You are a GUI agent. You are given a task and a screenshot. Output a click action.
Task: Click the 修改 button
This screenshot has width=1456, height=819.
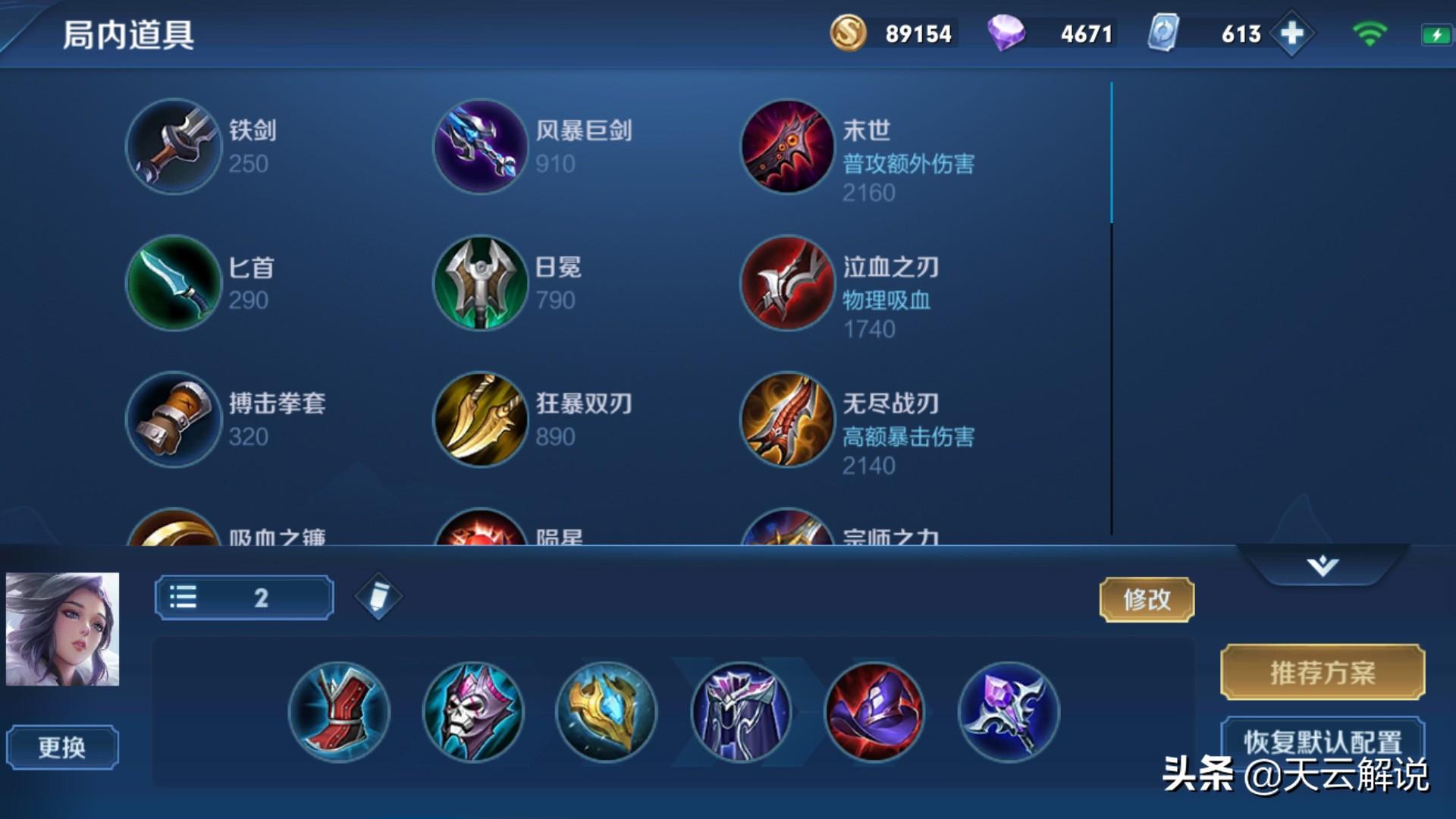coord(1147,599)
